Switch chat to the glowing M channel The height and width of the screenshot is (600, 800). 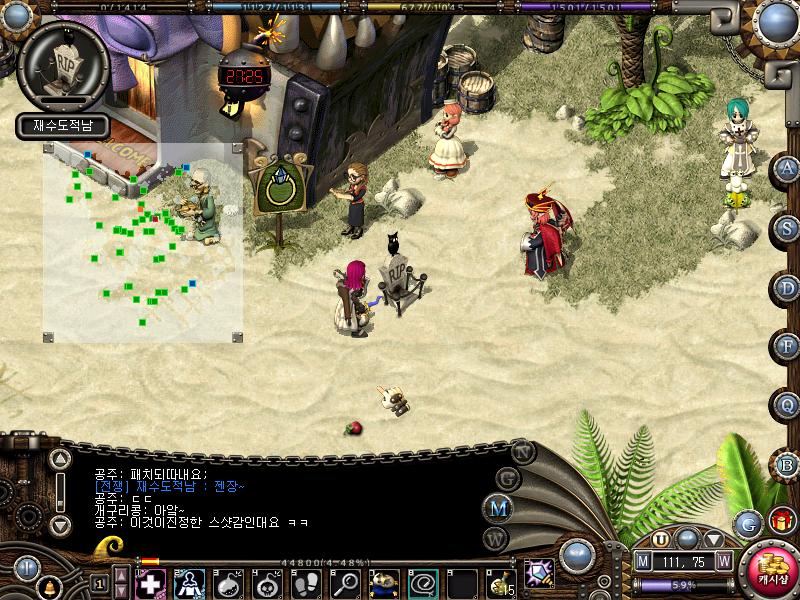(x=498, y=507)
